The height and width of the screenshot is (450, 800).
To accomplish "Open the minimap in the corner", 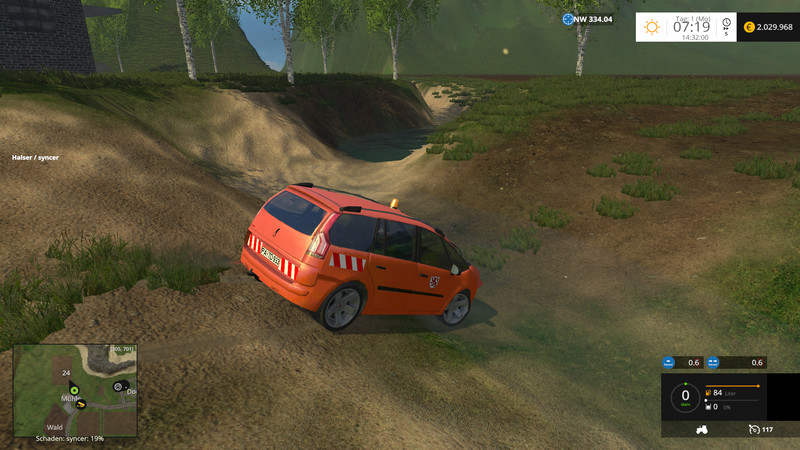I will pos(75,389).
